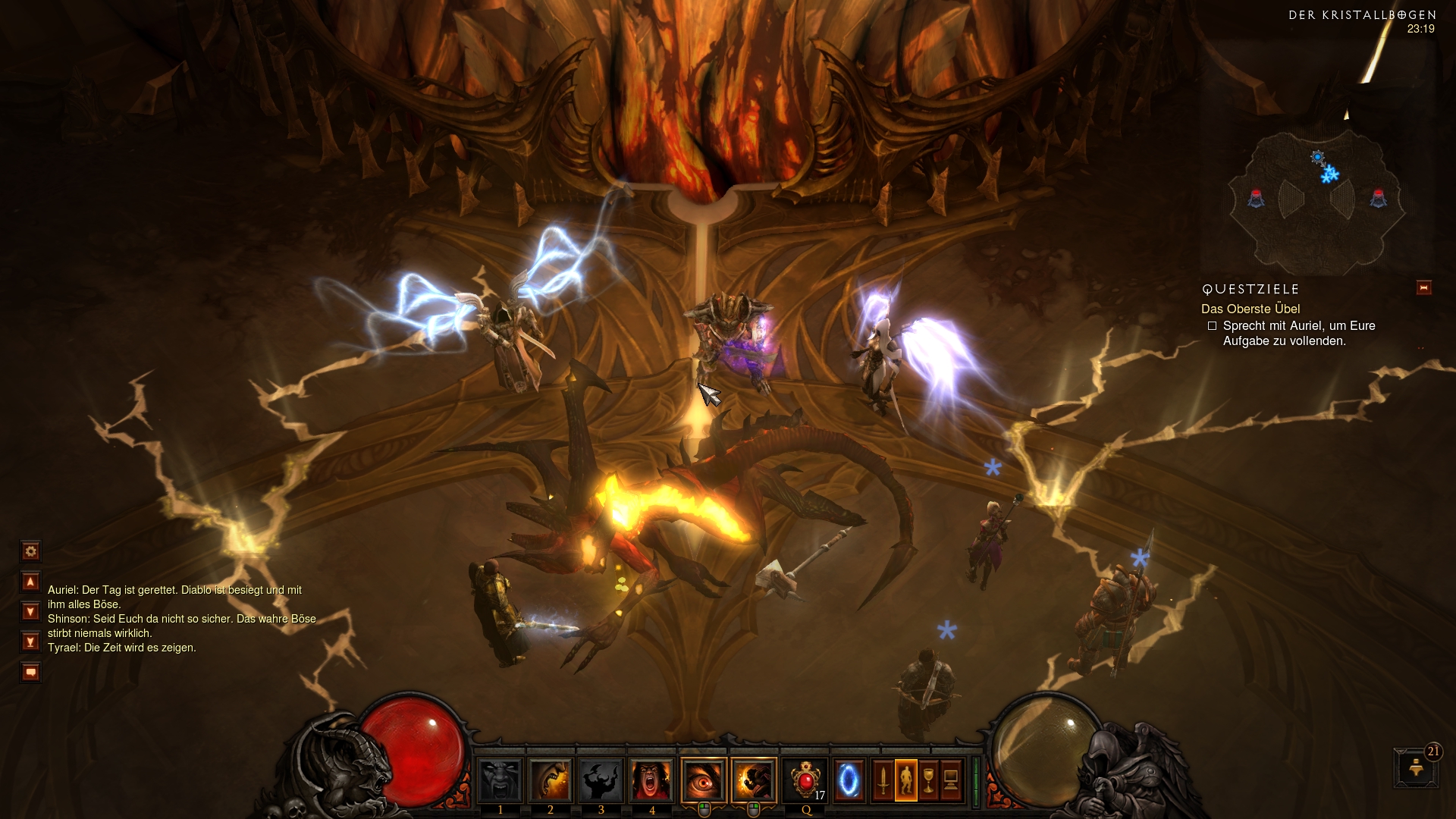
Task: Use the shouting profile war cry skill
Action: click(551, 780)
